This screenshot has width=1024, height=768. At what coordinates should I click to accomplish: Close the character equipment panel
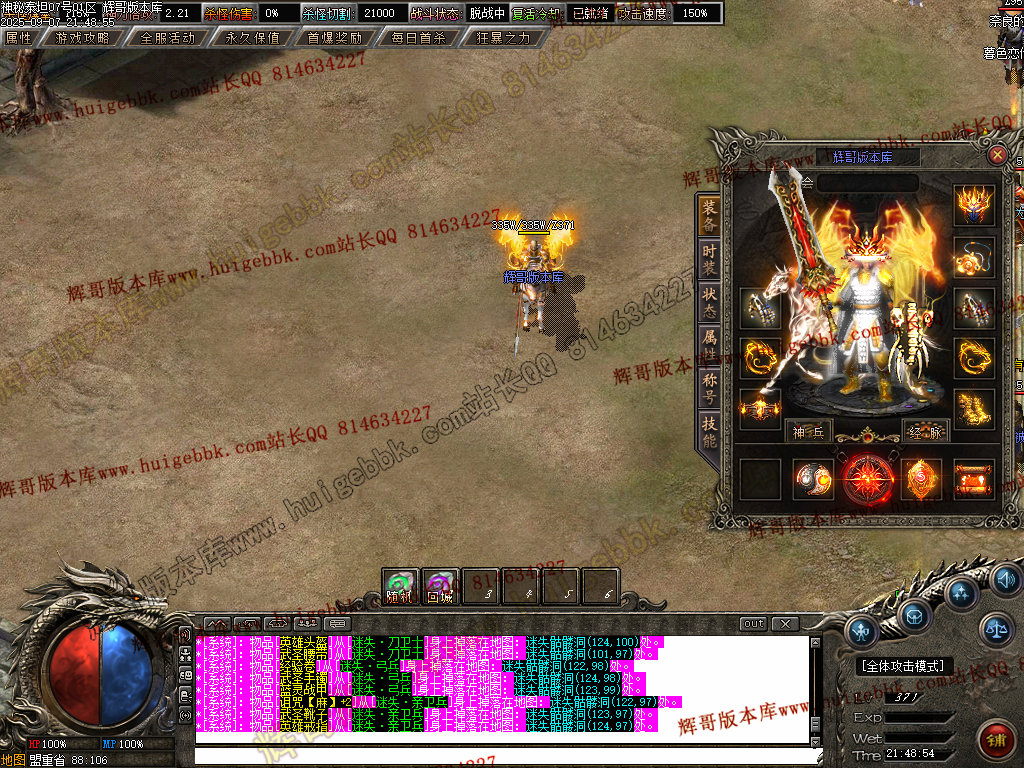(997, 155)
